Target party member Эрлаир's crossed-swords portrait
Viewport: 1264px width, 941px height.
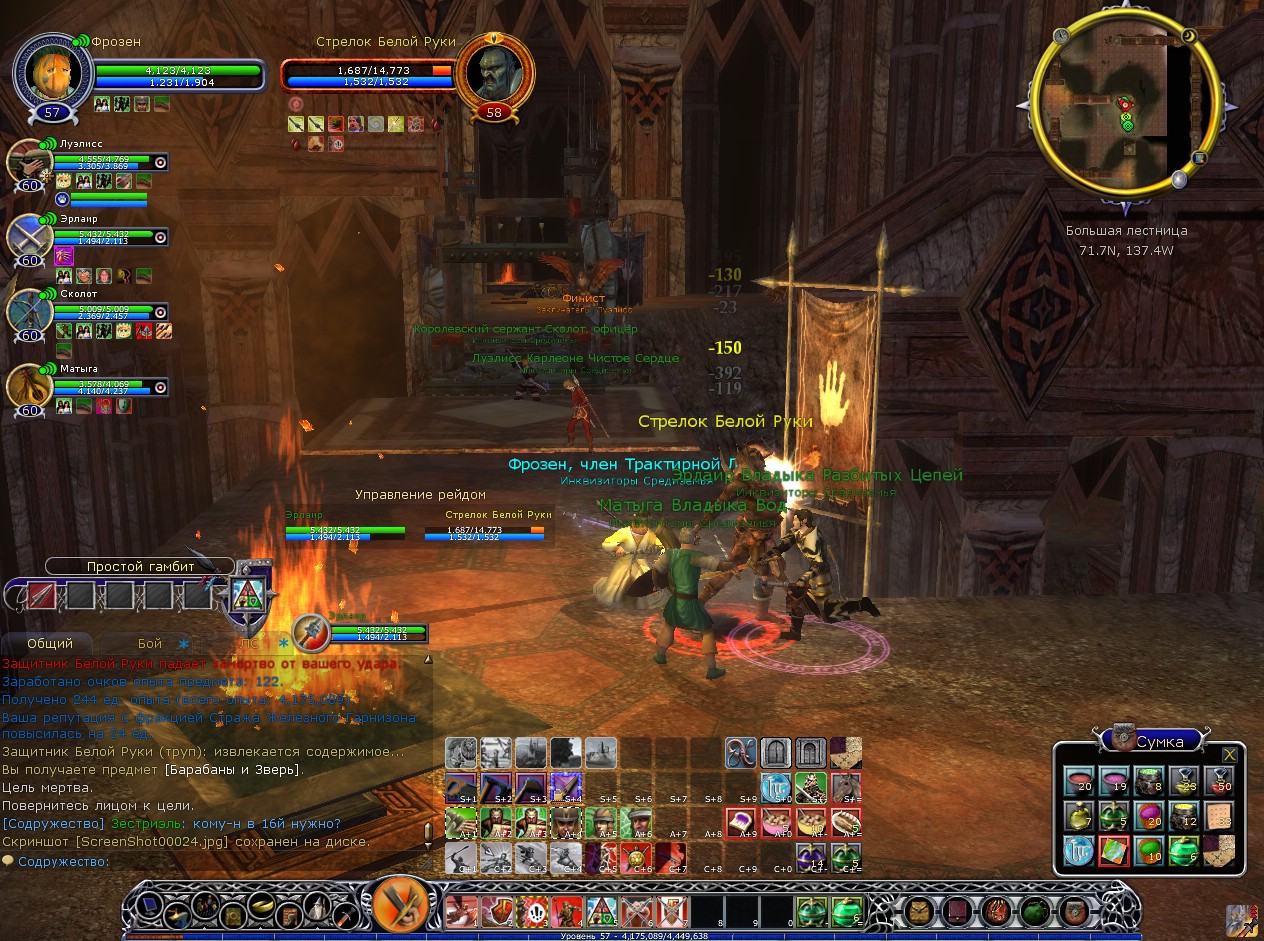point(27,237)
